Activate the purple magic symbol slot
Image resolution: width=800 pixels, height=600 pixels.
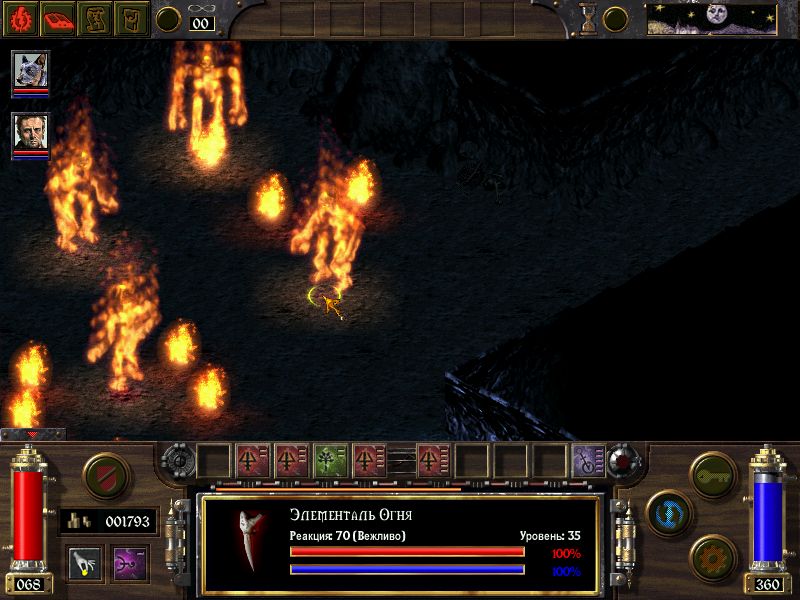pos(130,562)
